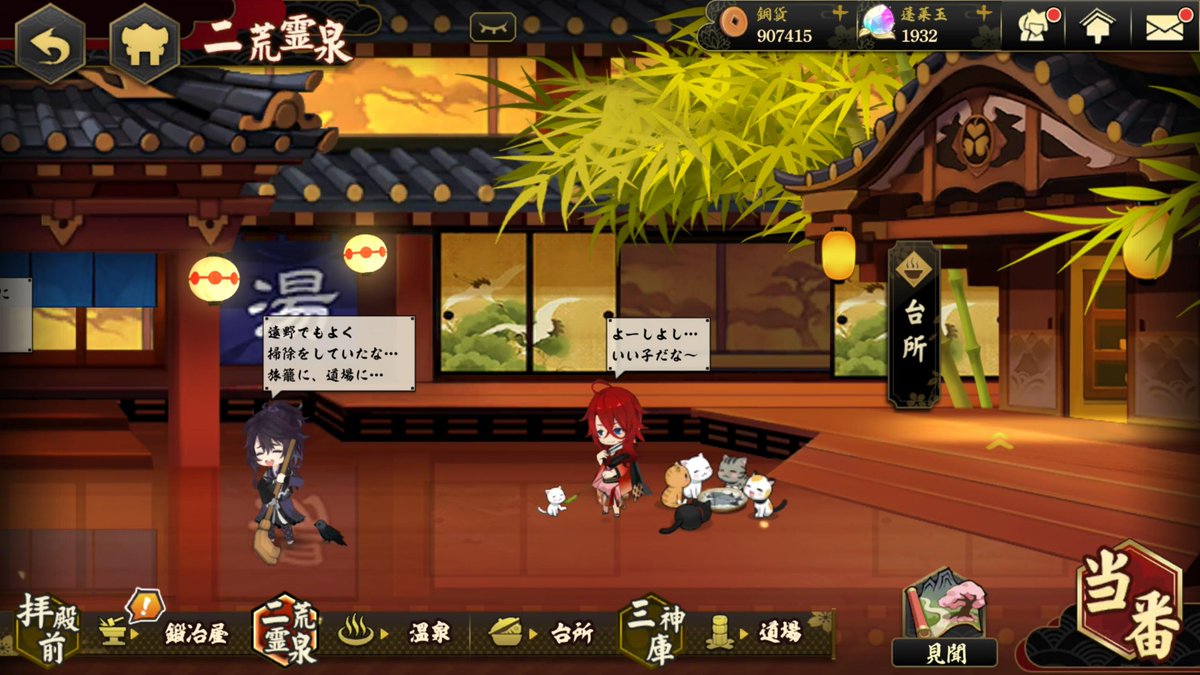
Task: Enter the 台所 kitchen sign
Action: point(913,325)
